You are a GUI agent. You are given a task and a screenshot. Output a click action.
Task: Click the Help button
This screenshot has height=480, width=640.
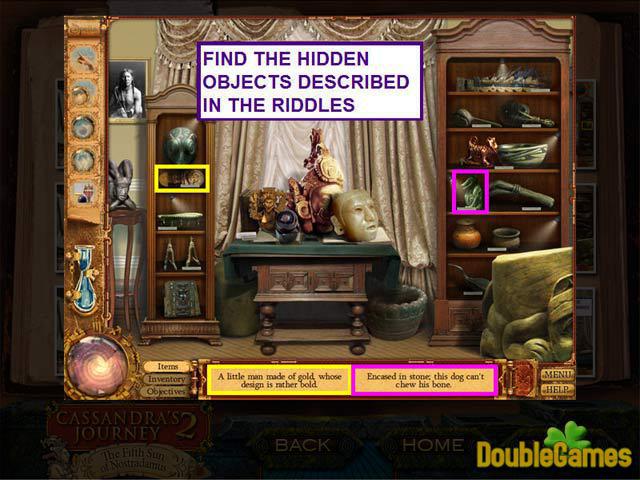tap(557, 387)
